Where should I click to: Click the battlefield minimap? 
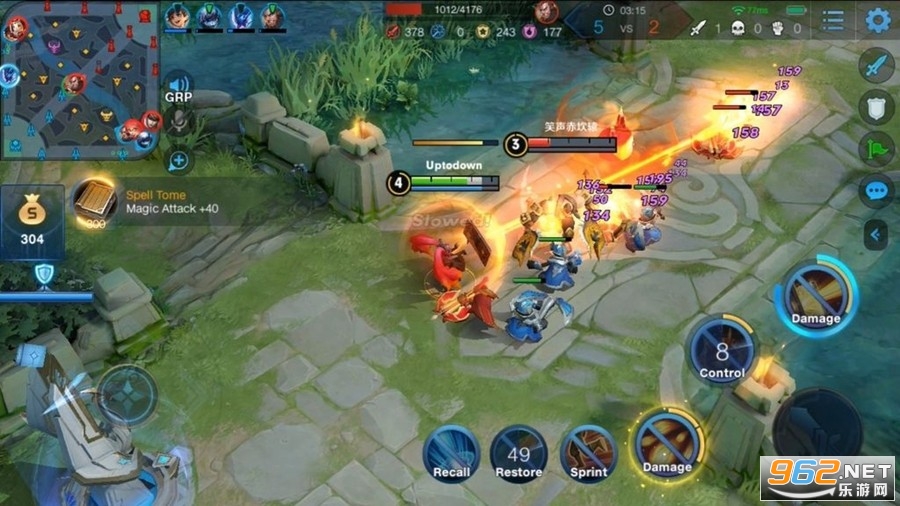80,80
